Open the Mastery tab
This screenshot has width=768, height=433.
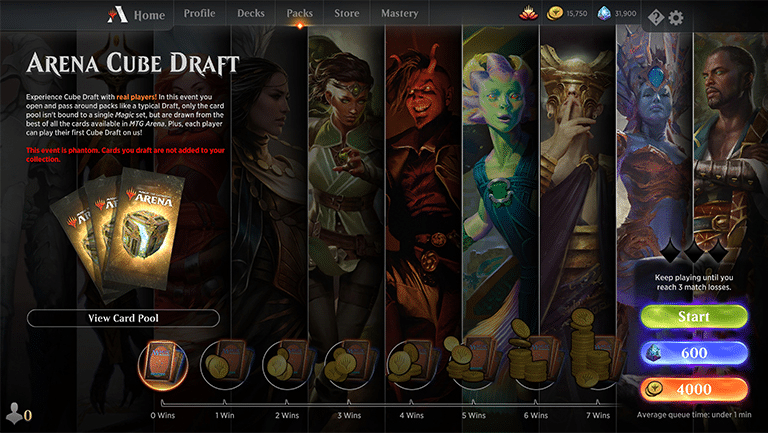[400, 15]
